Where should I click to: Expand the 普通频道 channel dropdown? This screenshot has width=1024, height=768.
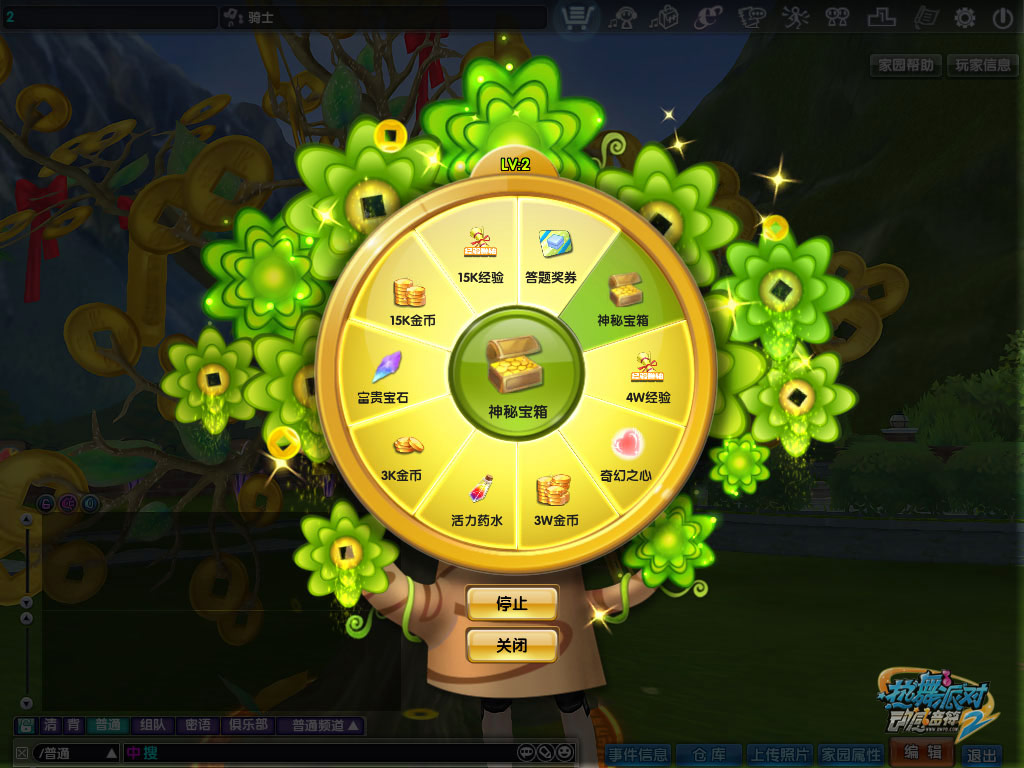[x=322, y=726]
